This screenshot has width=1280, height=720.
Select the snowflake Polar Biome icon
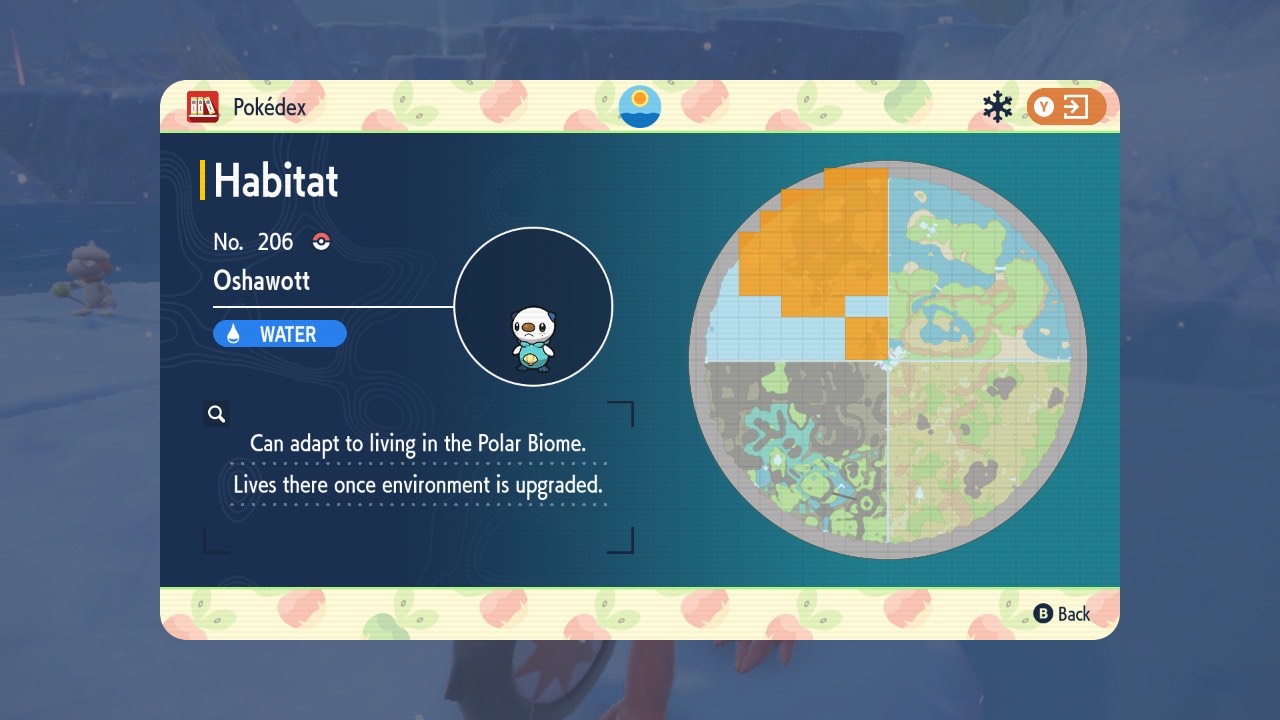(997, 107)
